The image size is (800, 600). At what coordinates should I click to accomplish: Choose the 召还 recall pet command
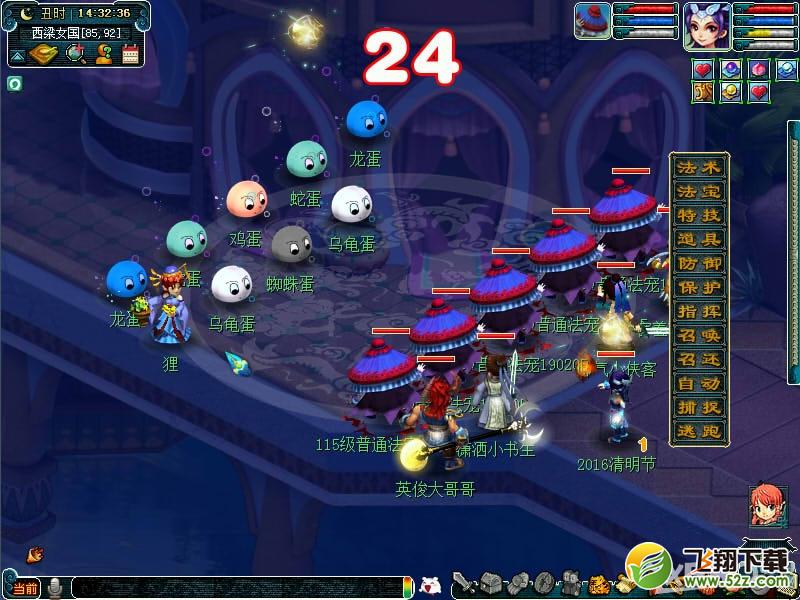[698, 359]
